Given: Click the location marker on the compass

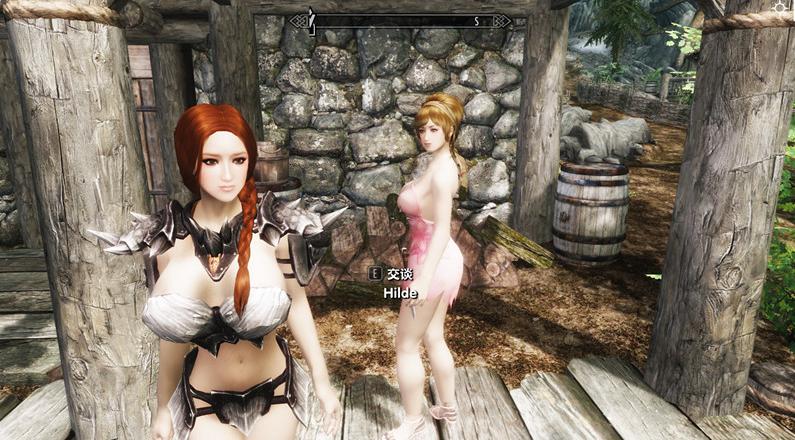Looking at the screenshot, I should (x=310, y=19).
